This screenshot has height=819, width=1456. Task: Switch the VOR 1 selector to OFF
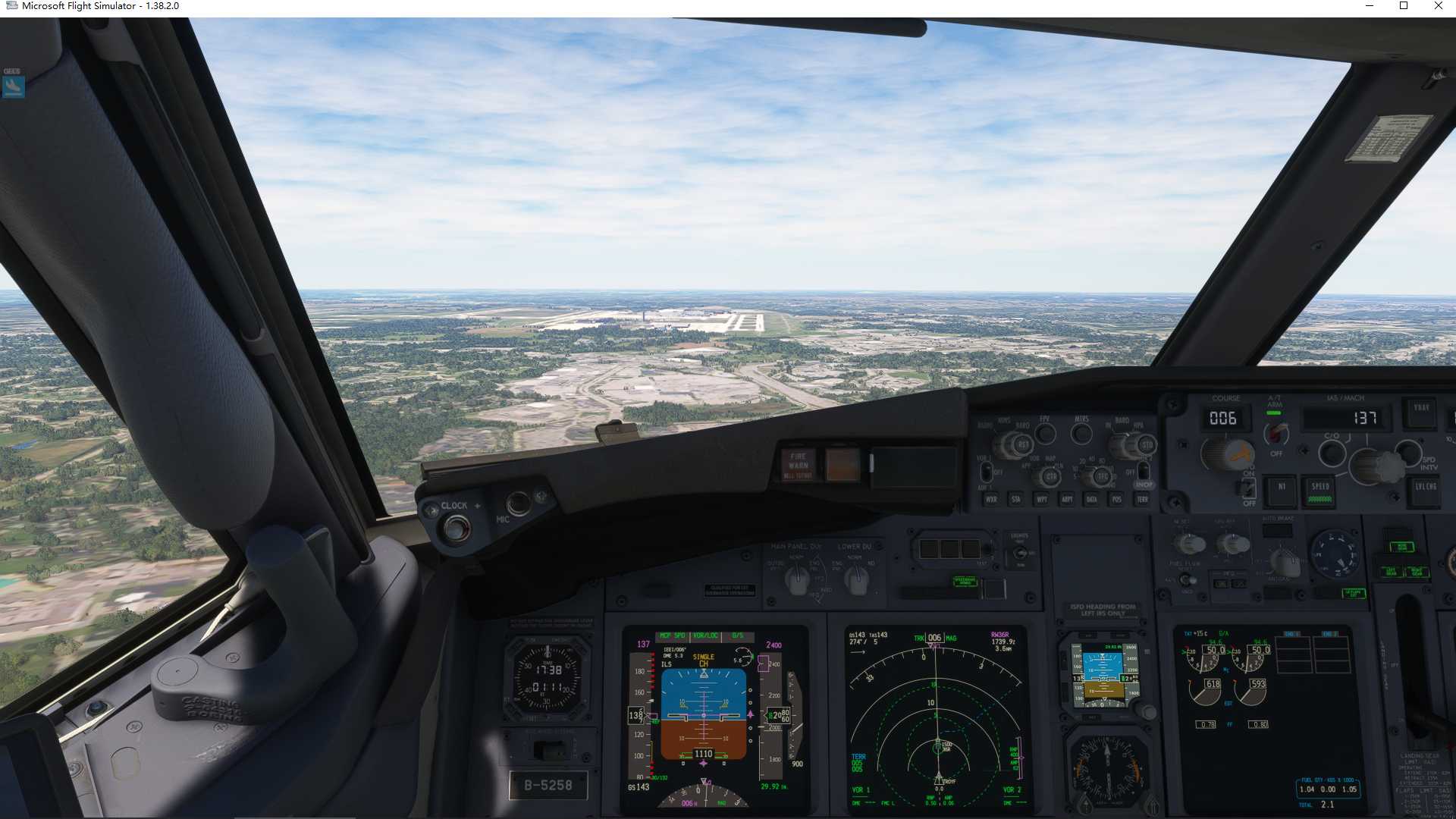click(x=986, y=472)
